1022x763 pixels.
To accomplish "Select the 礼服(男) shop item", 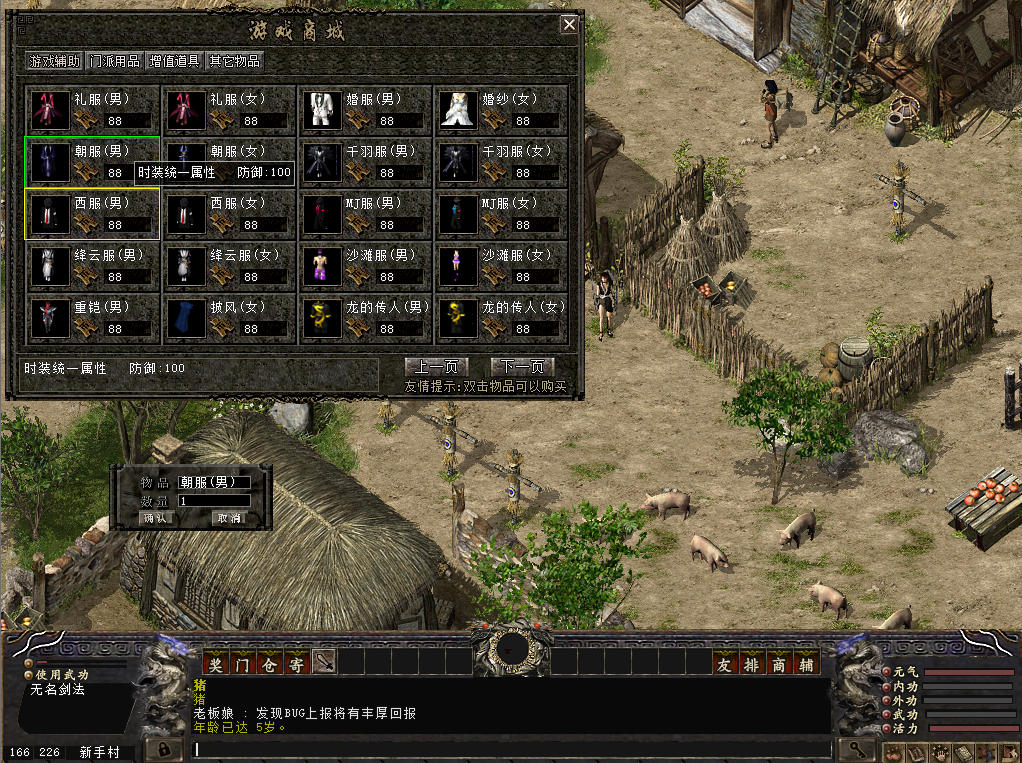I will click(93, 110).
